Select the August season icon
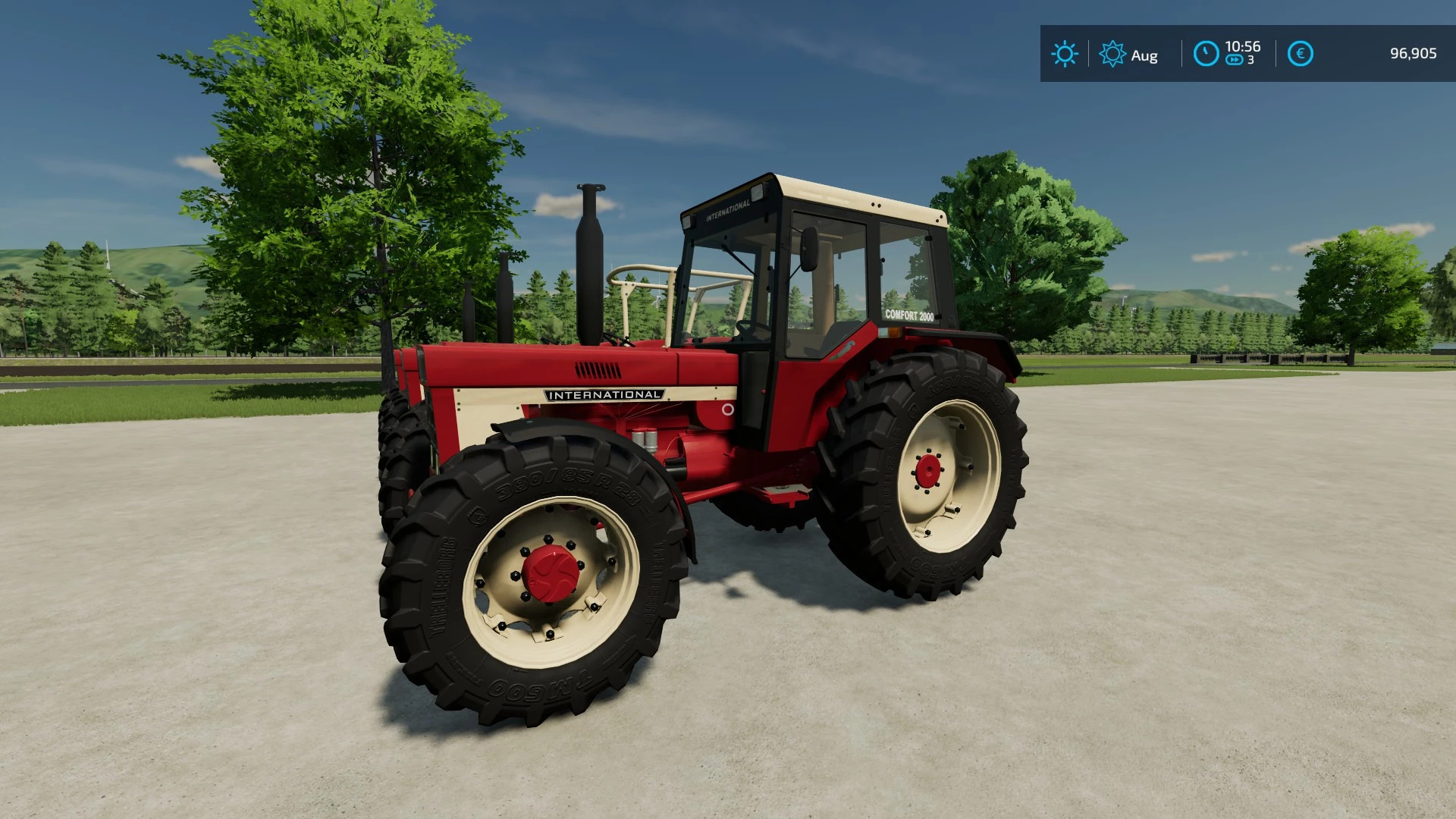This screenshot has height=819, width=1456. point(1112,54)
